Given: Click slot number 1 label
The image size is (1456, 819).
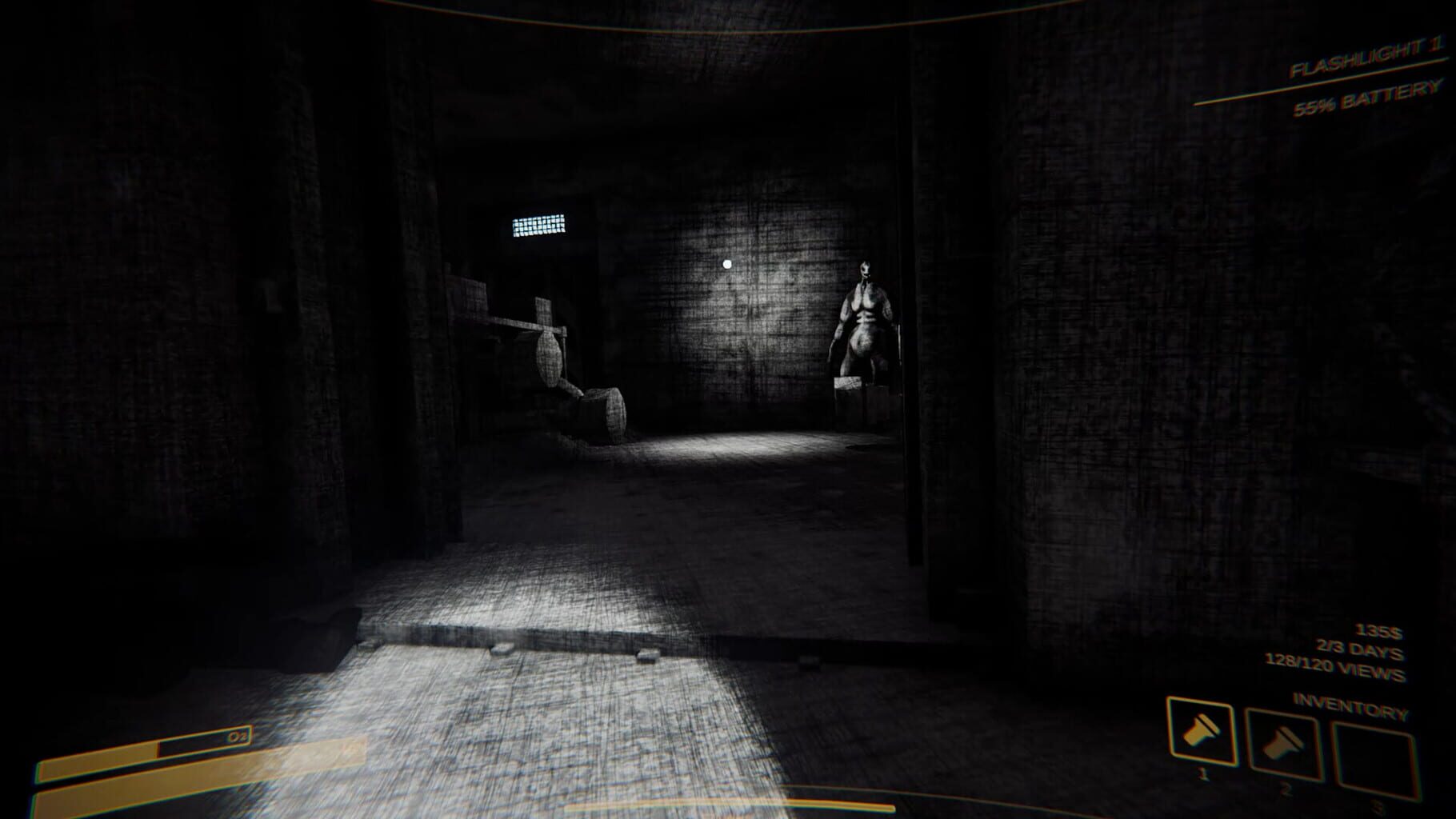Looking at the screenshot, I should 1203,776.
